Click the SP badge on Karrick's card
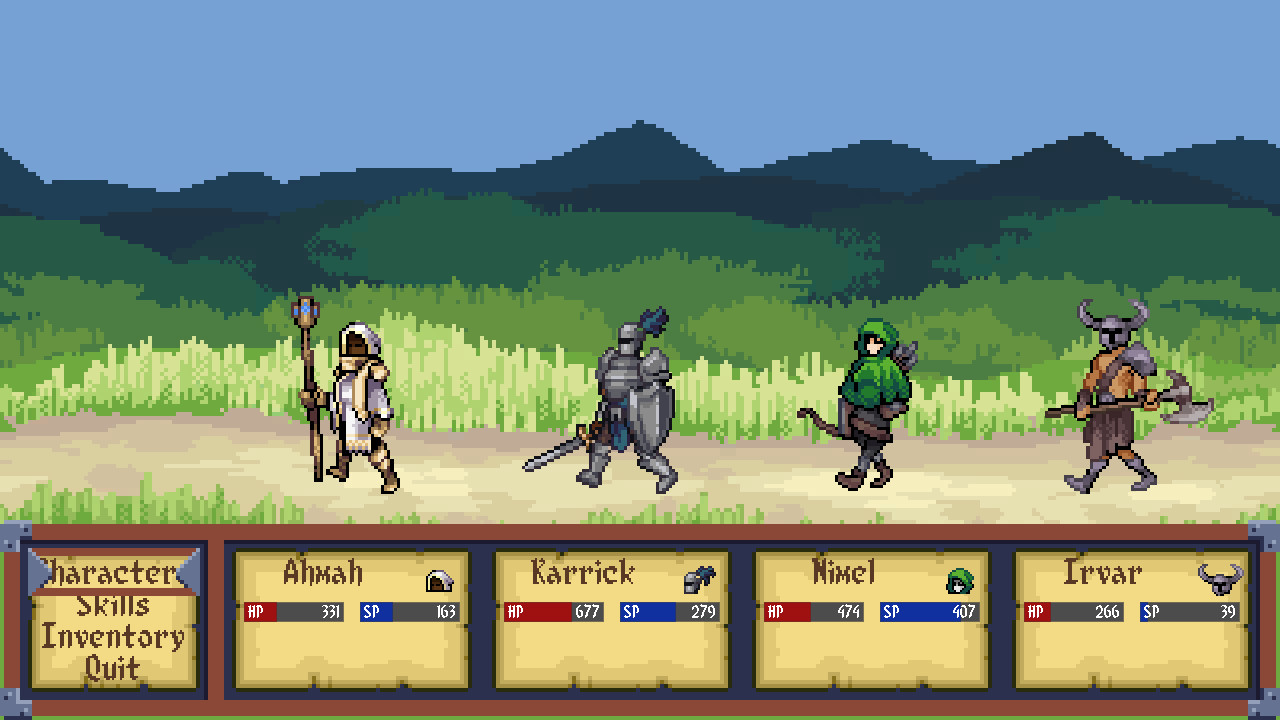Viewport: 1280px width, 720px height. pos(631,609)
